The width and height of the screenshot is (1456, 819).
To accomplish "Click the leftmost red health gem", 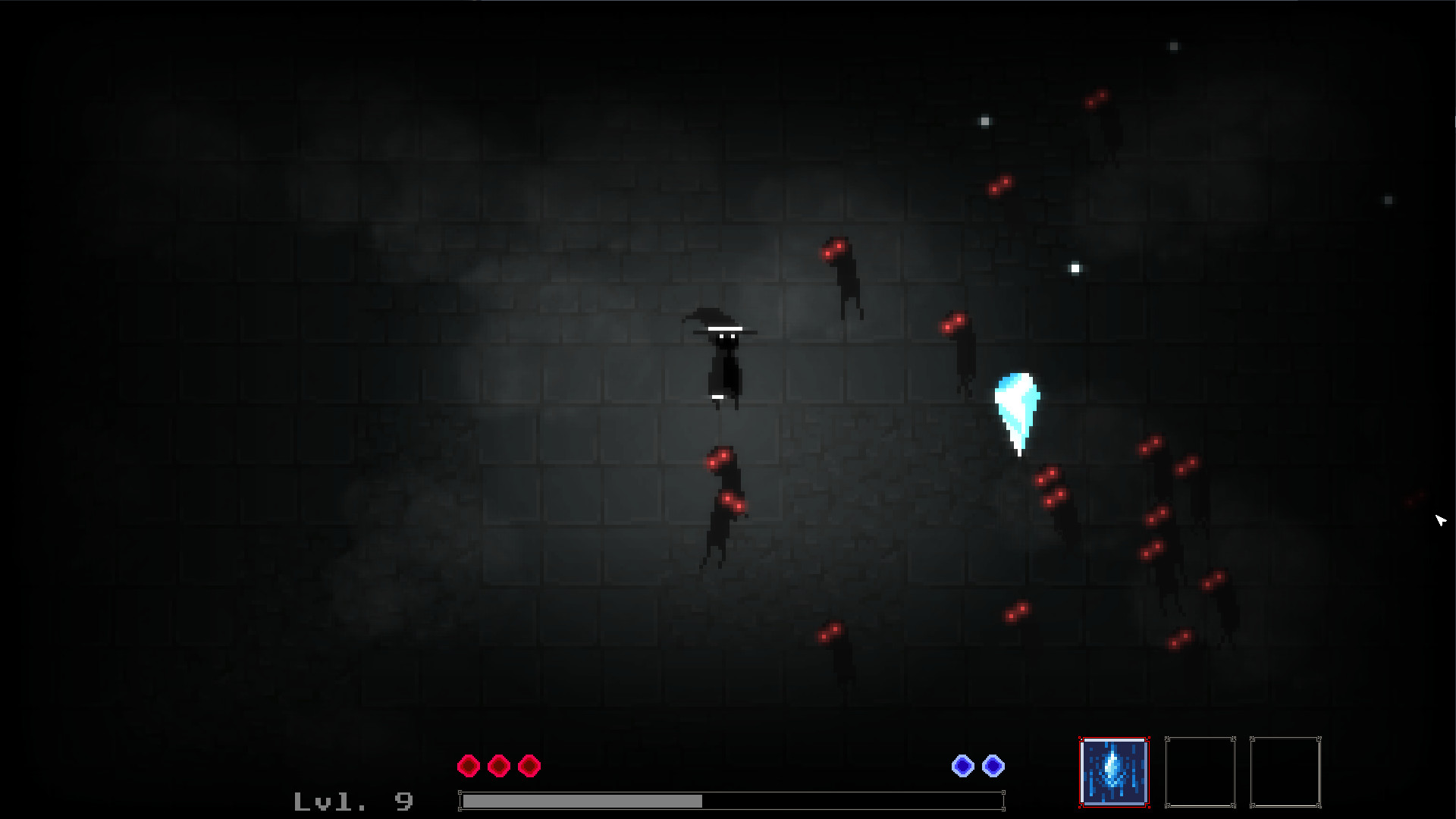I will pos(469,765).
